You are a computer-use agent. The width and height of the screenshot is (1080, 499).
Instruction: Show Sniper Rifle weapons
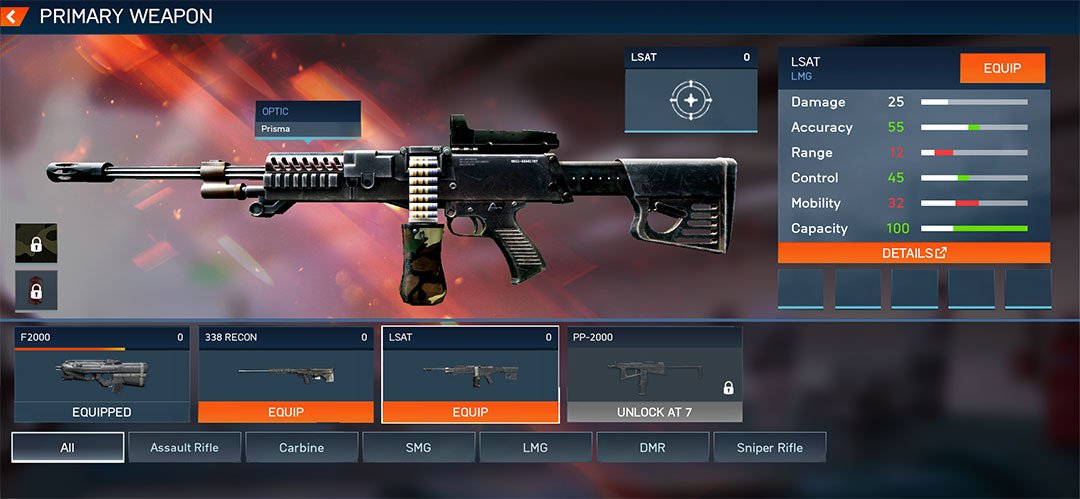[770, 447]
